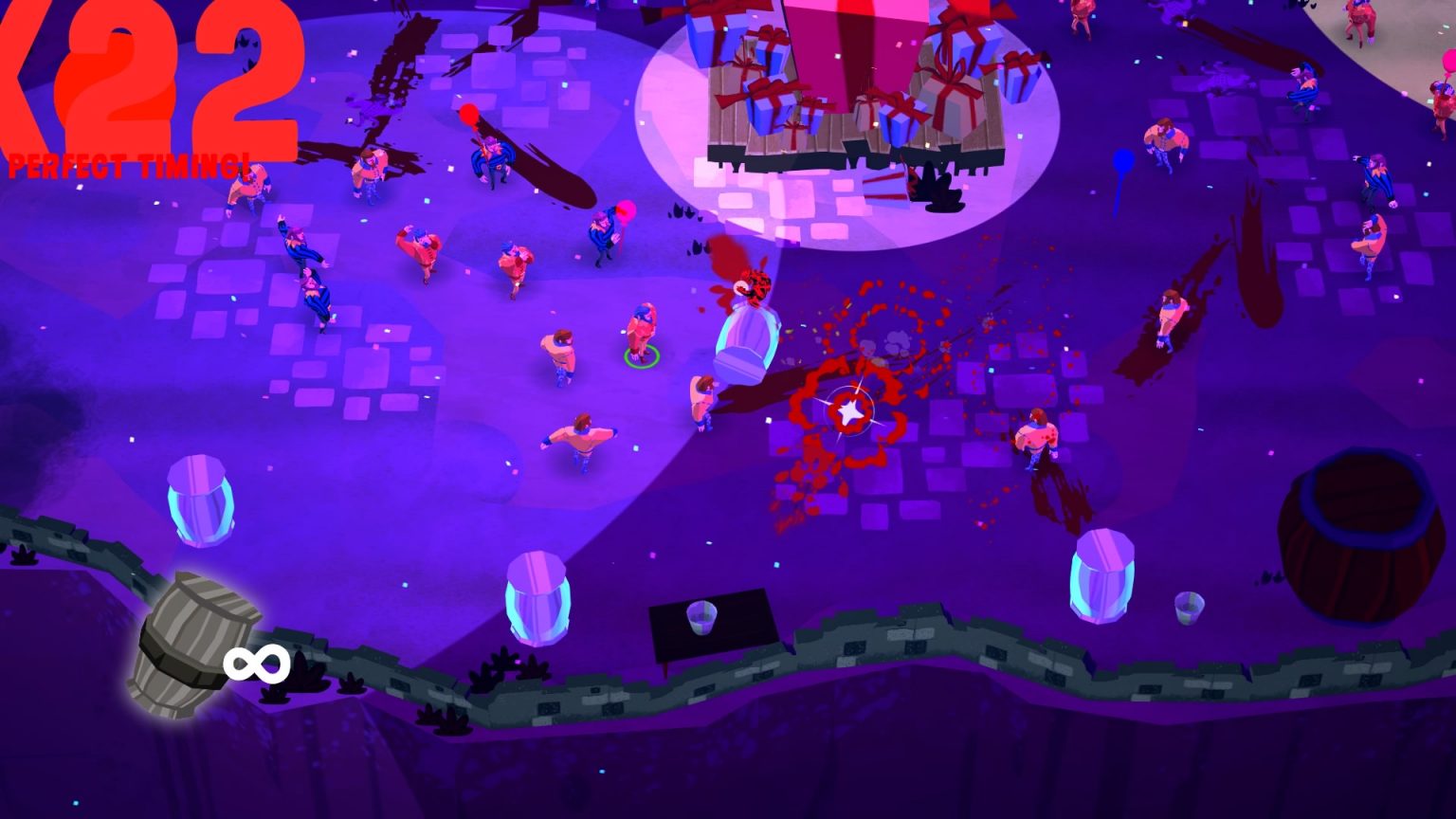
Task: Click the PERFECT TIMING! text
Action: (x=128, y=166)
